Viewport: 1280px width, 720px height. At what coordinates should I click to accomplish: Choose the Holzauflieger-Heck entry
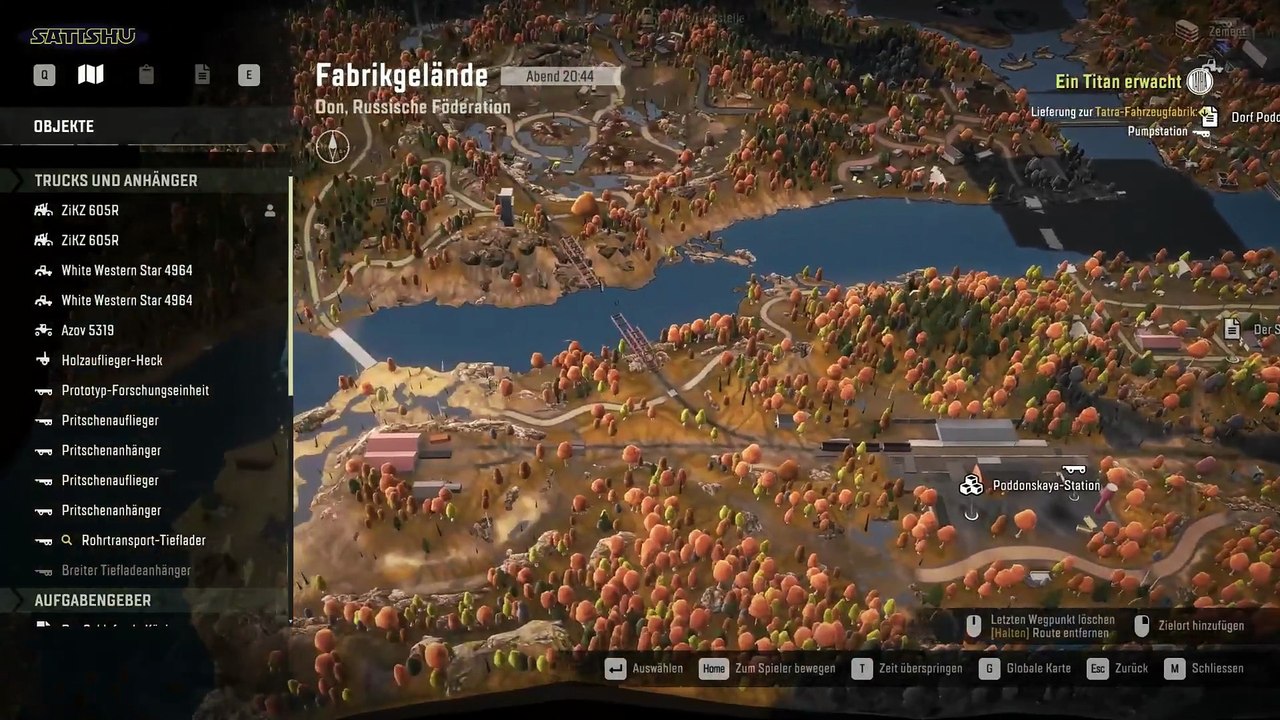tap(112, 361)
